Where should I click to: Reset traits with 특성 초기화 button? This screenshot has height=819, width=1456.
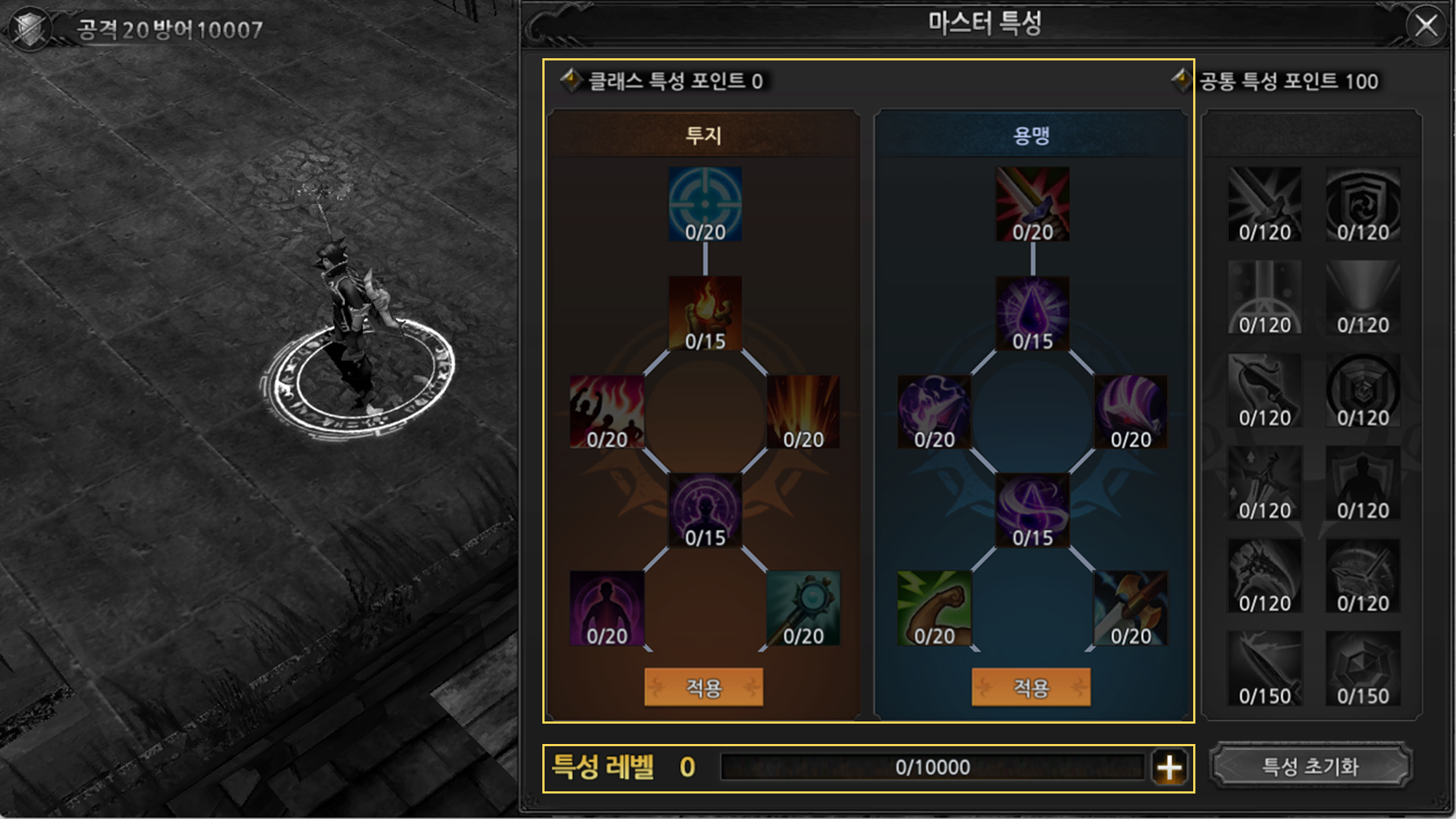(1310, 766)
